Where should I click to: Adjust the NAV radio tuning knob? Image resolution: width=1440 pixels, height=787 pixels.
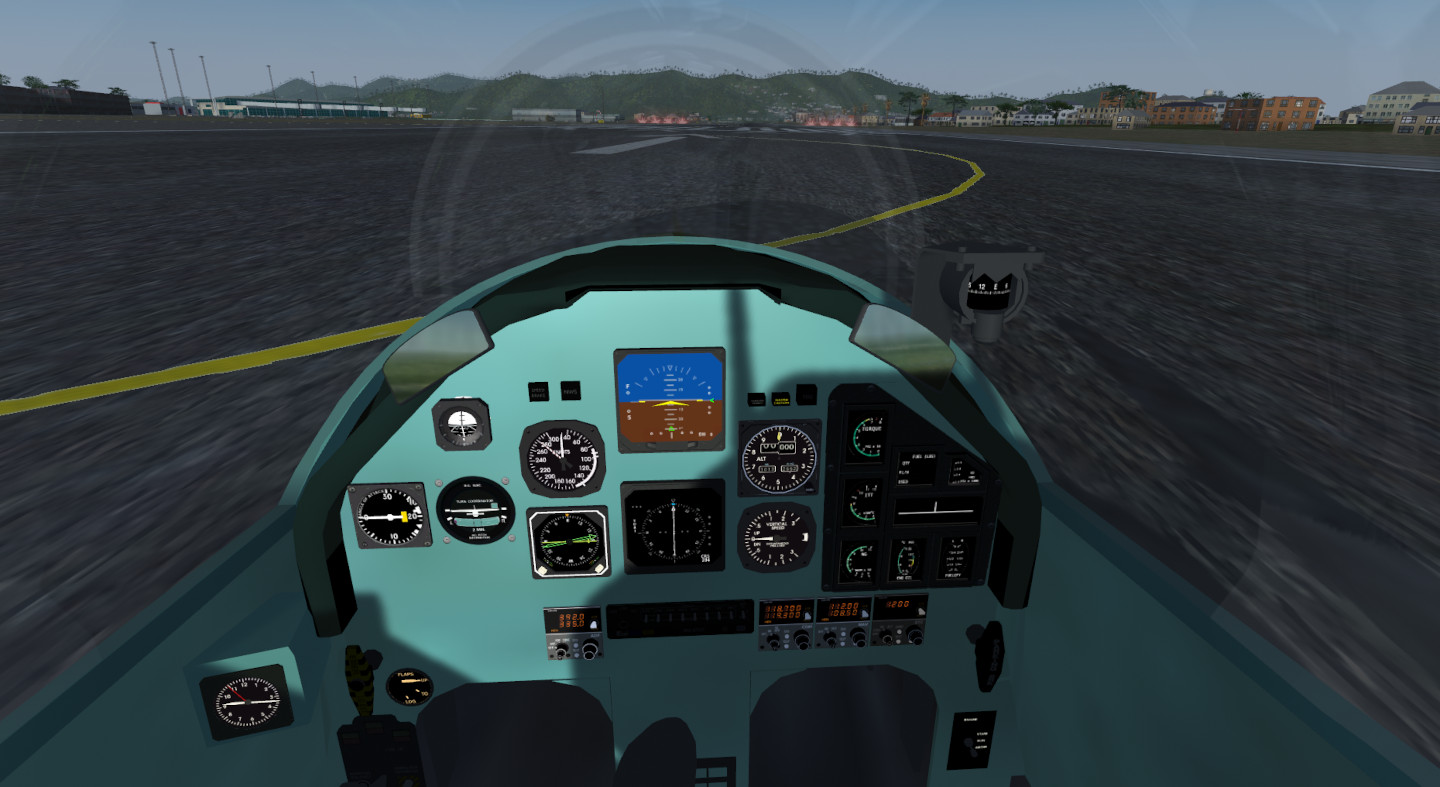point(858,635)
